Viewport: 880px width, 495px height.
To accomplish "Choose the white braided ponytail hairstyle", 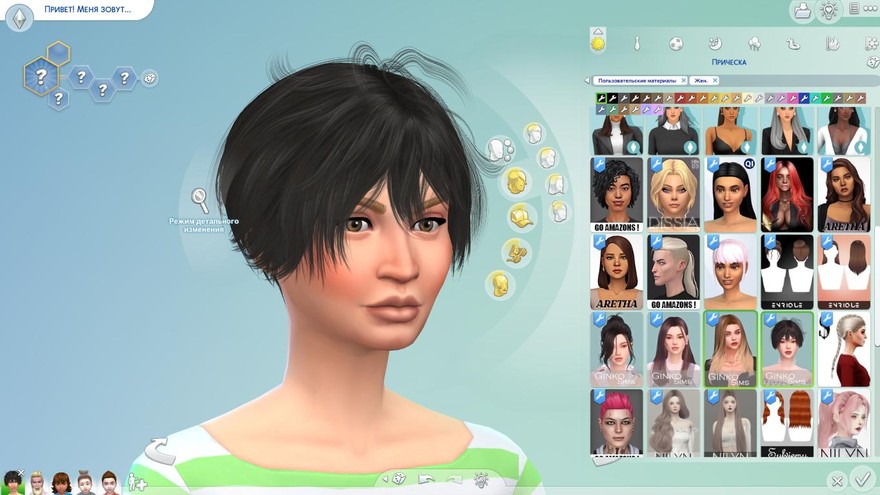I will coord(844,348).
